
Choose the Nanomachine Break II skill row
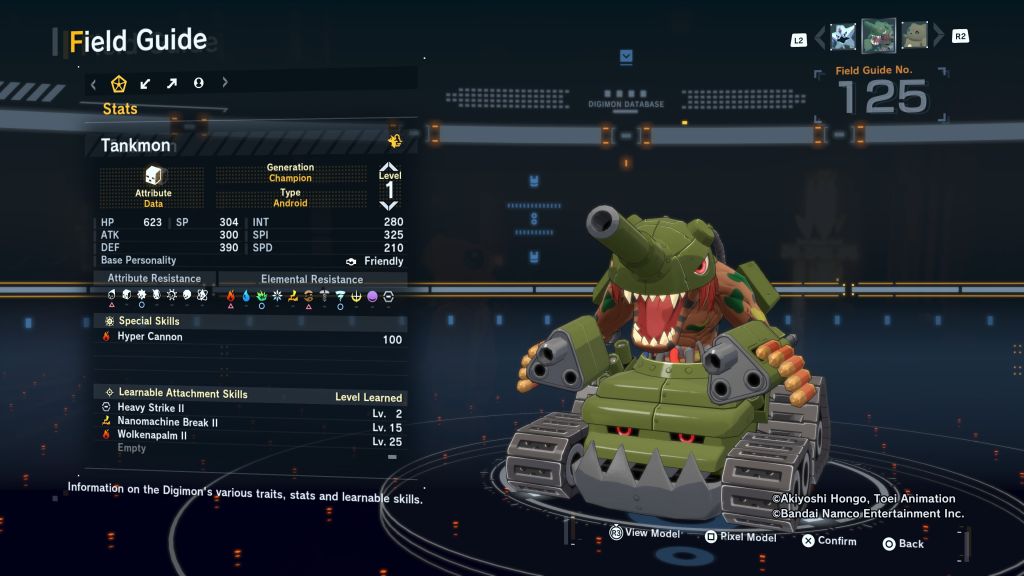251,423
